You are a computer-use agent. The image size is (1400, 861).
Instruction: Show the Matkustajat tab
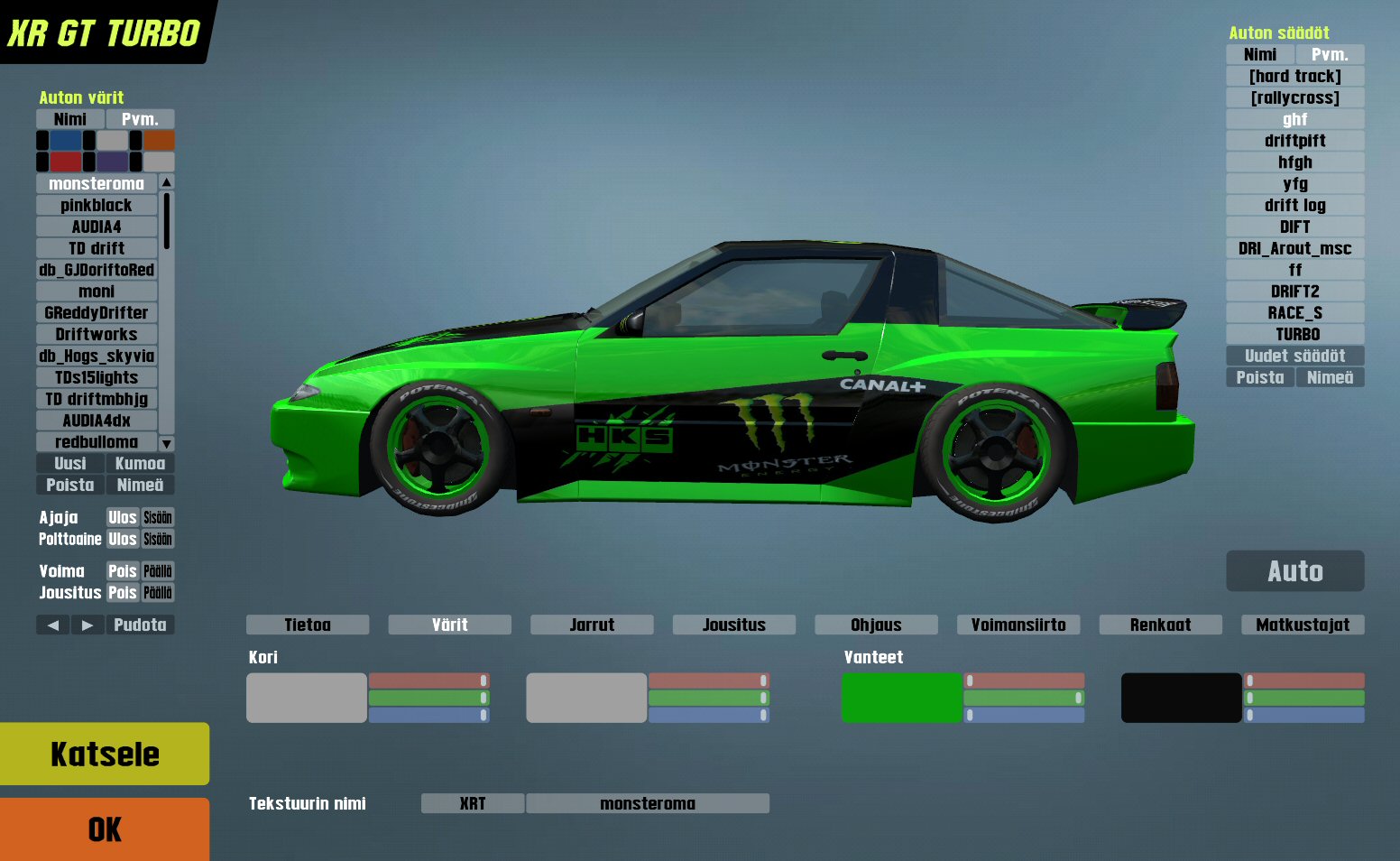1303,625
